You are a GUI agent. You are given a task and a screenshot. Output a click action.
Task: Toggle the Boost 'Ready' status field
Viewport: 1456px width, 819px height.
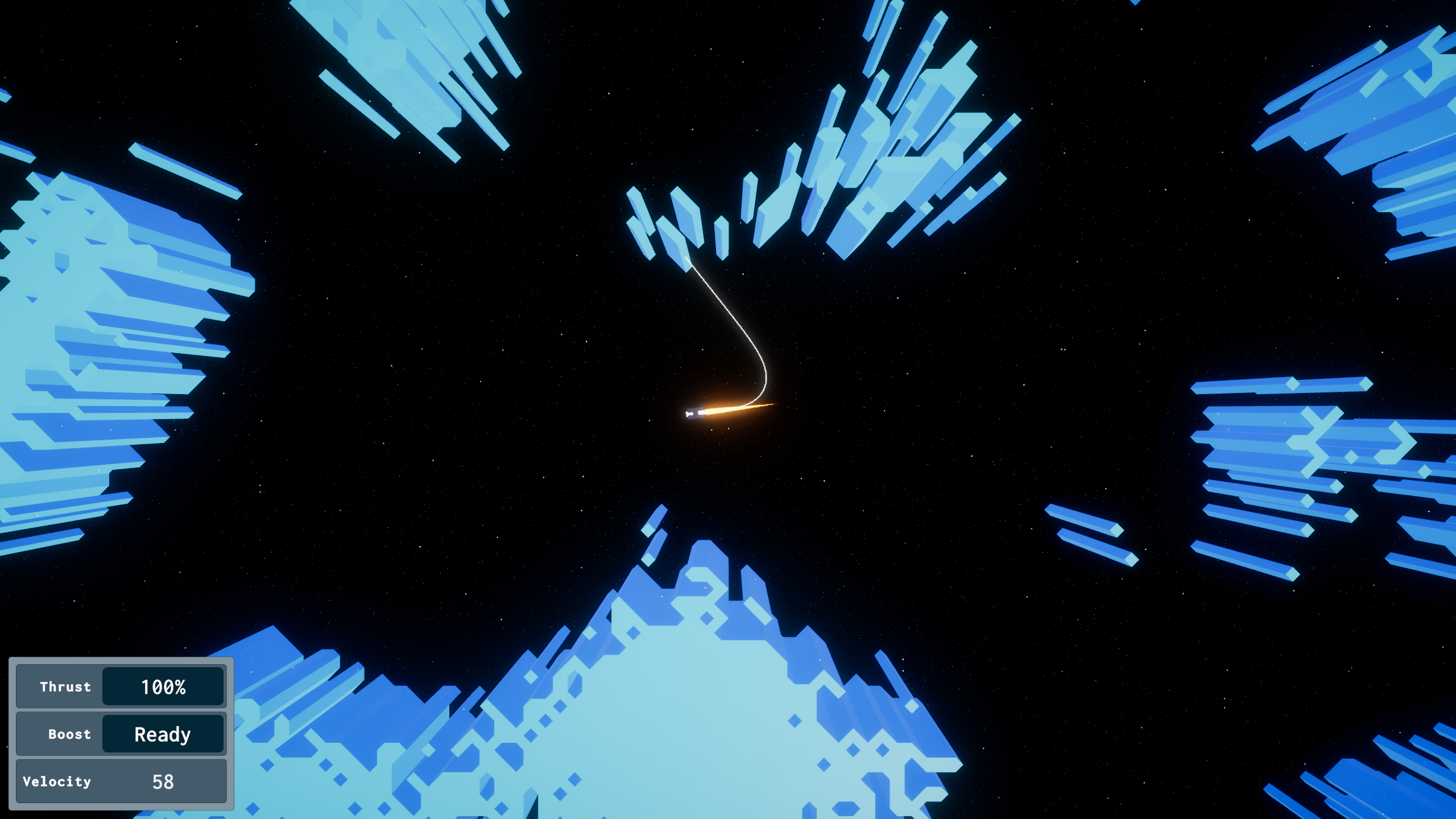162,734
